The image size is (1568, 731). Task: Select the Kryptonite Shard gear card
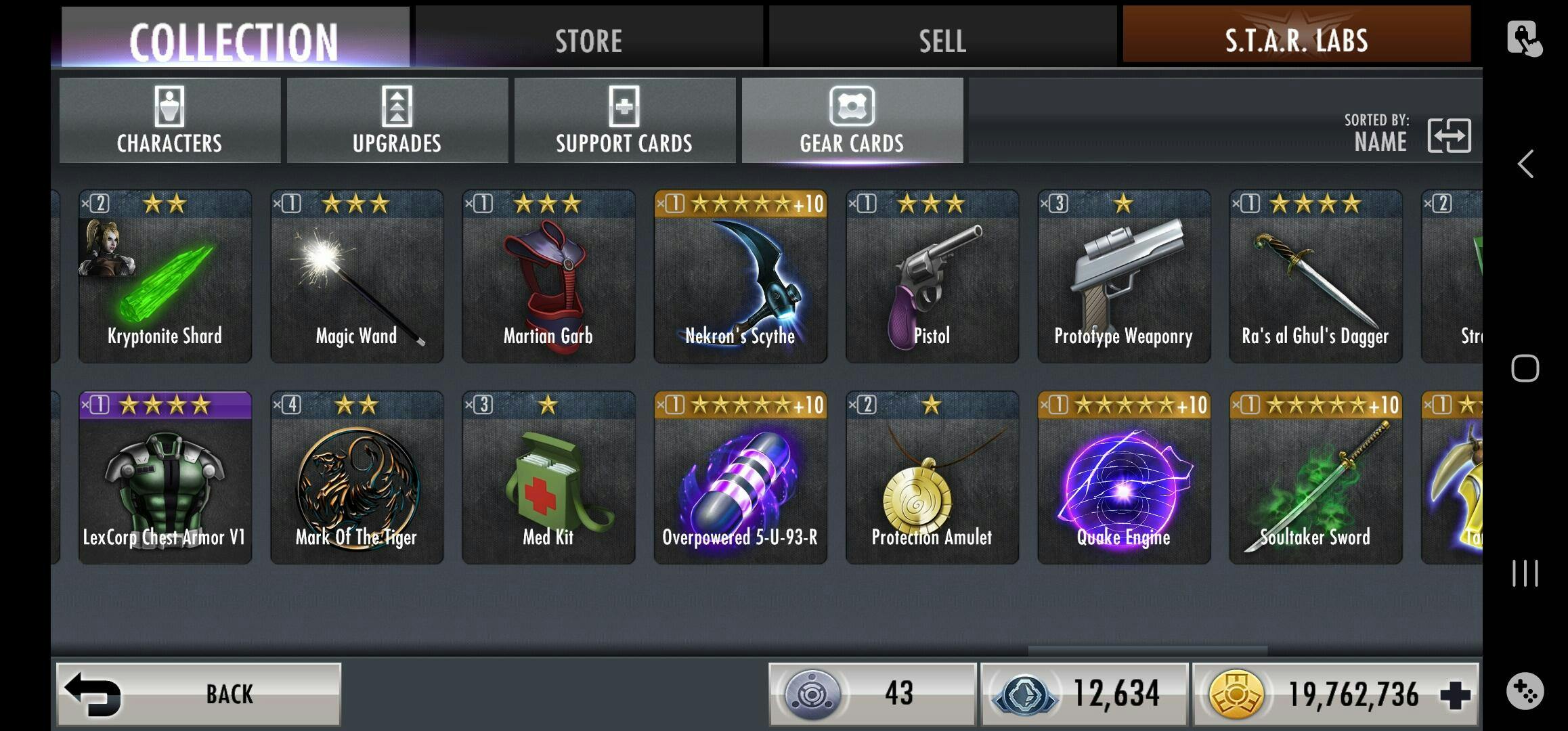[165, 276]
